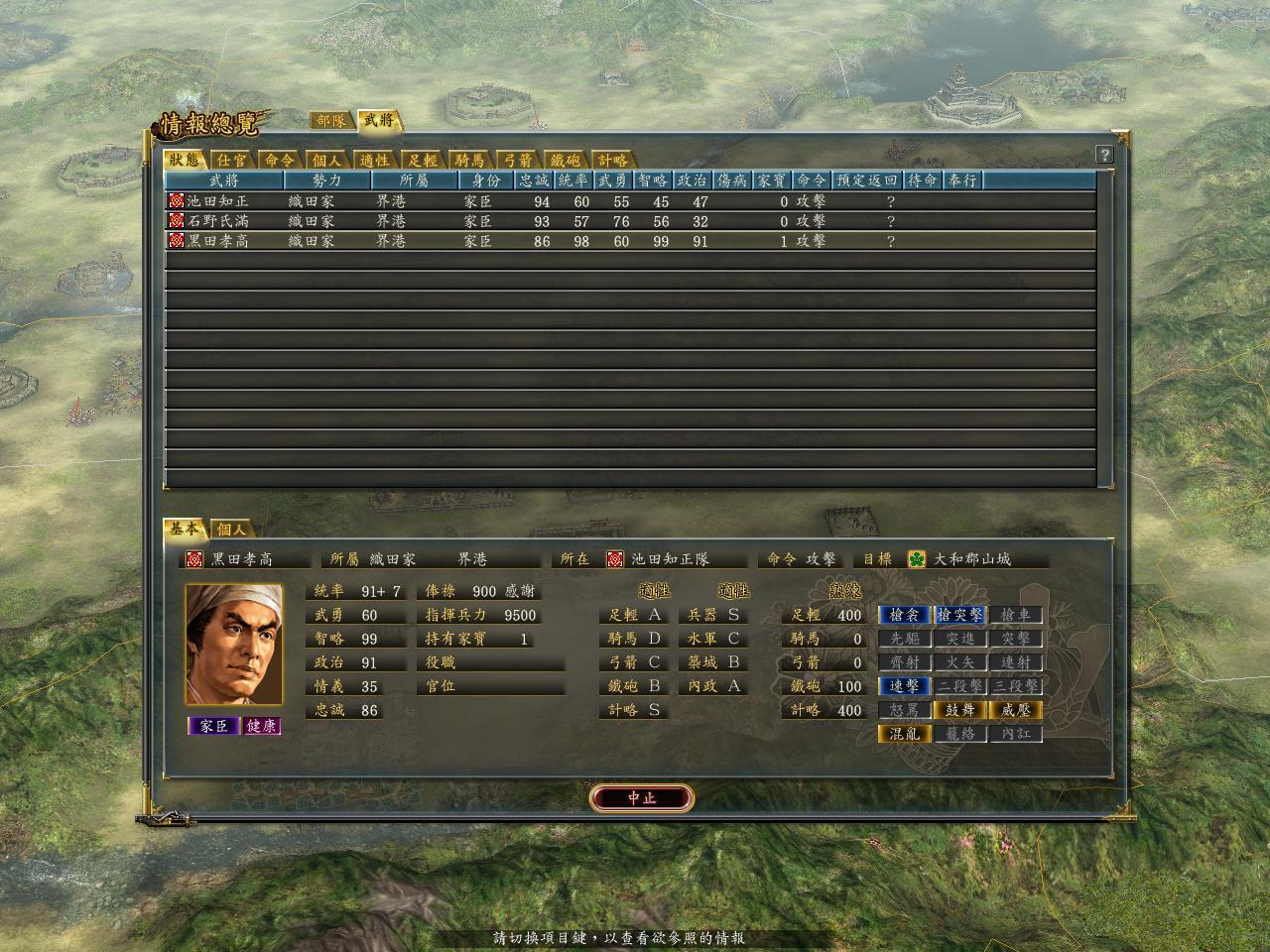The image size is (1270, 952).
Task: Switch to the 部隊 tab
Action: (x=330, y=121)
